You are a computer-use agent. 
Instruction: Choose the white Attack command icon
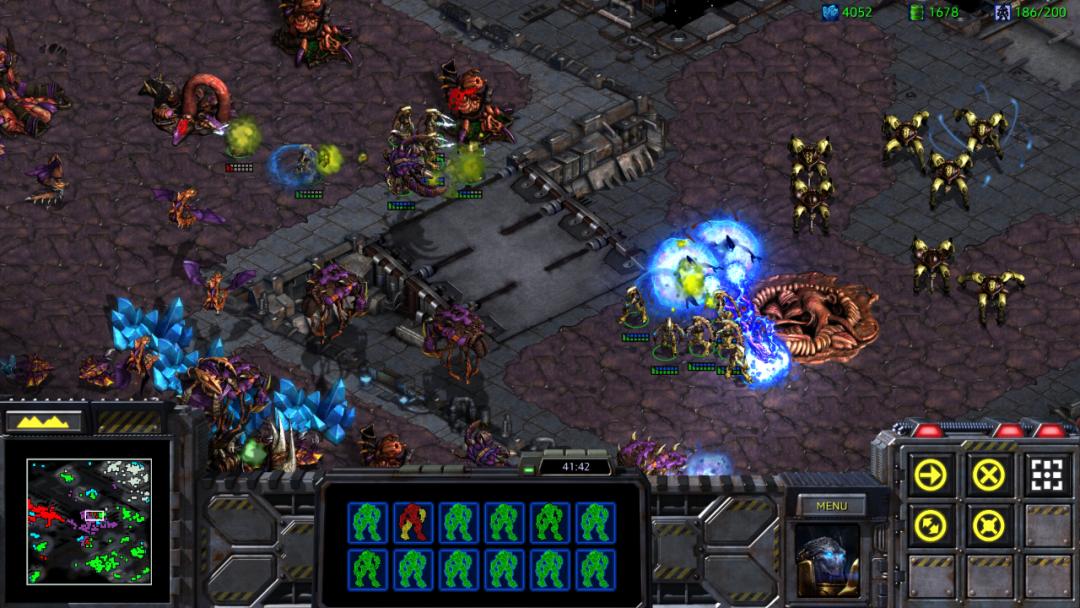[1046, 475]
